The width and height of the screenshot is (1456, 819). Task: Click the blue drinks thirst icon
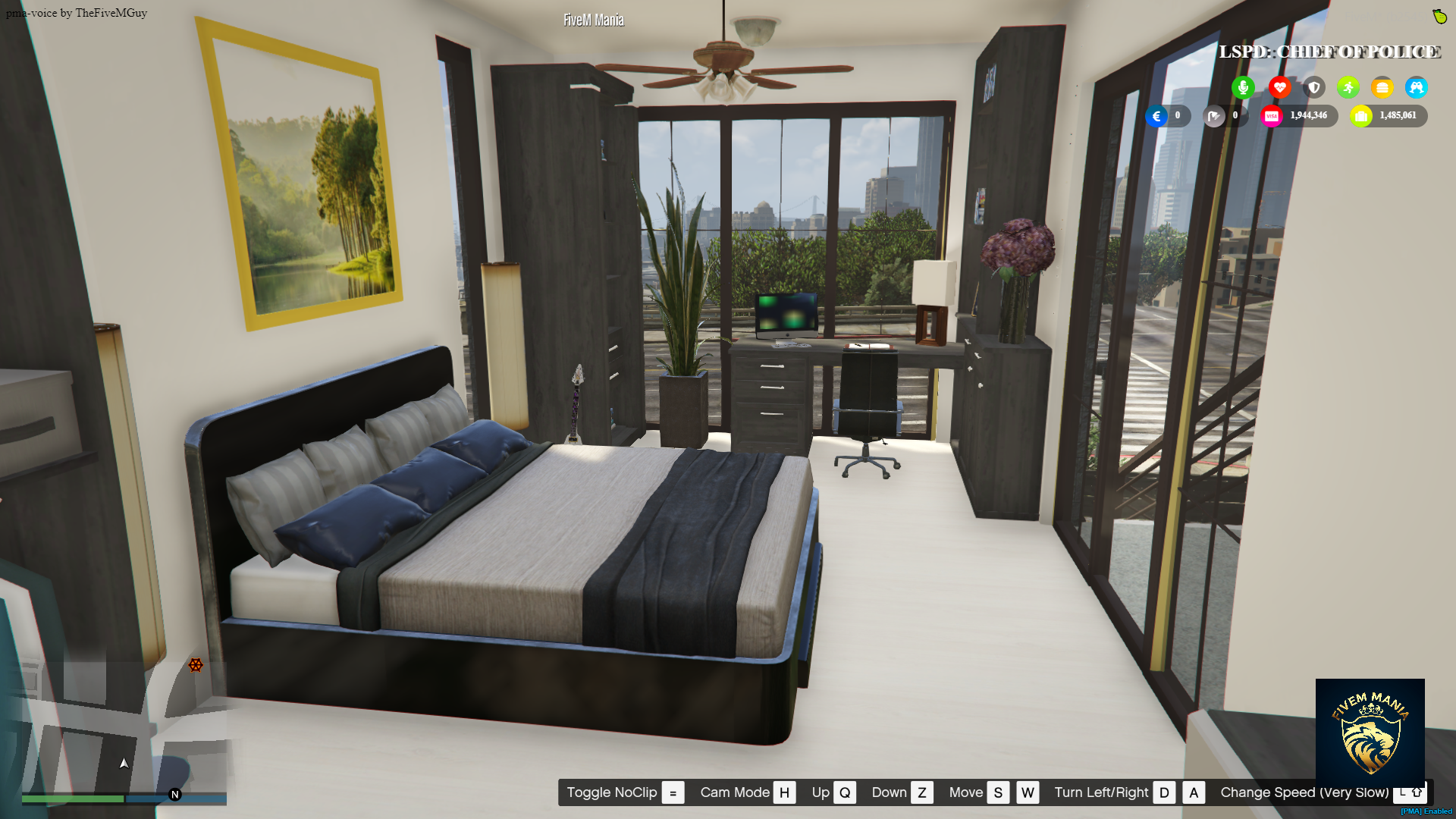[x=1417, y=87]
